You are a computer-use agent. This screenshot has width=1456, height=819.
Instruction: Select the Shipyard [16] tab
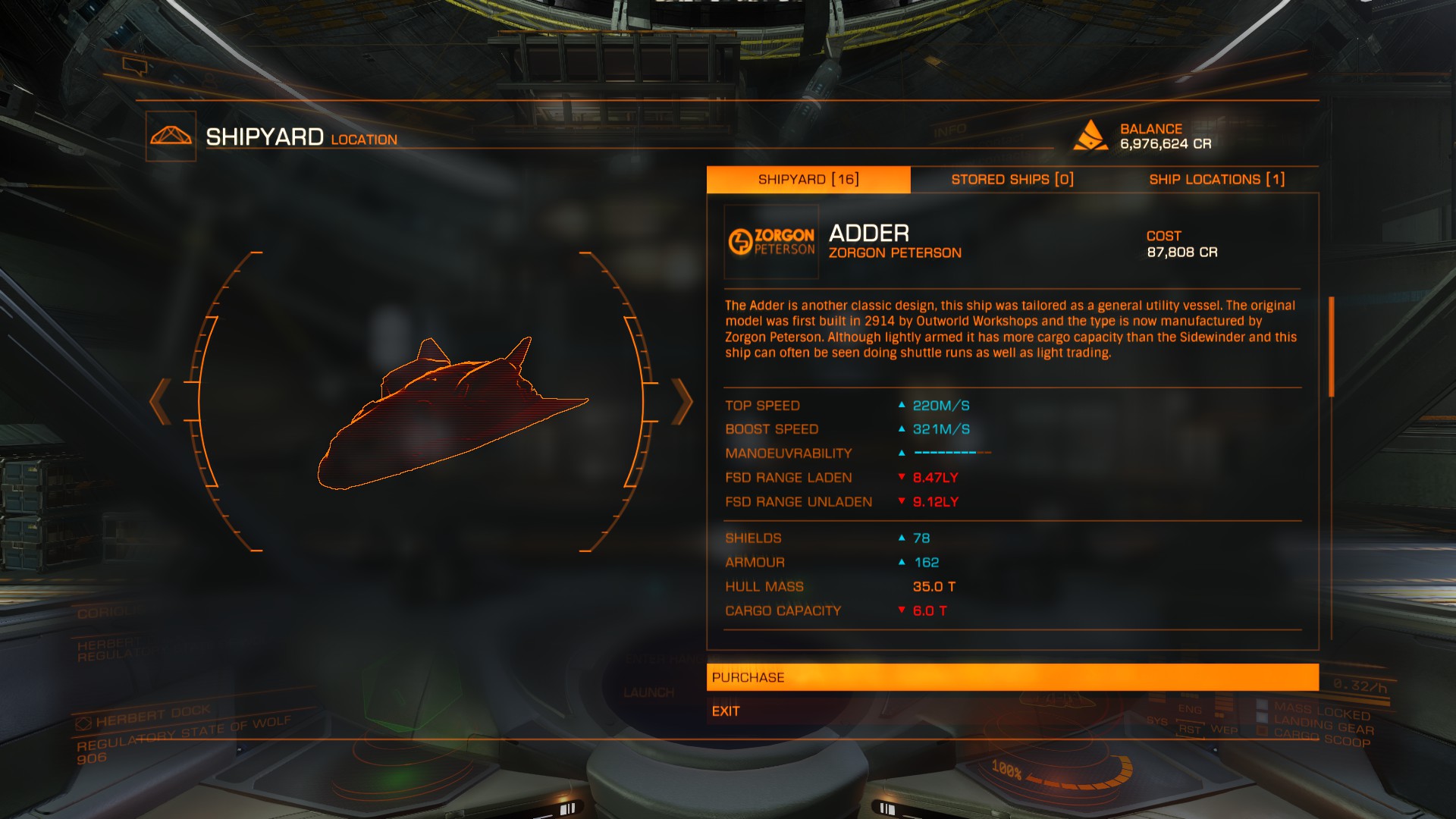click(x=808, y=180)
